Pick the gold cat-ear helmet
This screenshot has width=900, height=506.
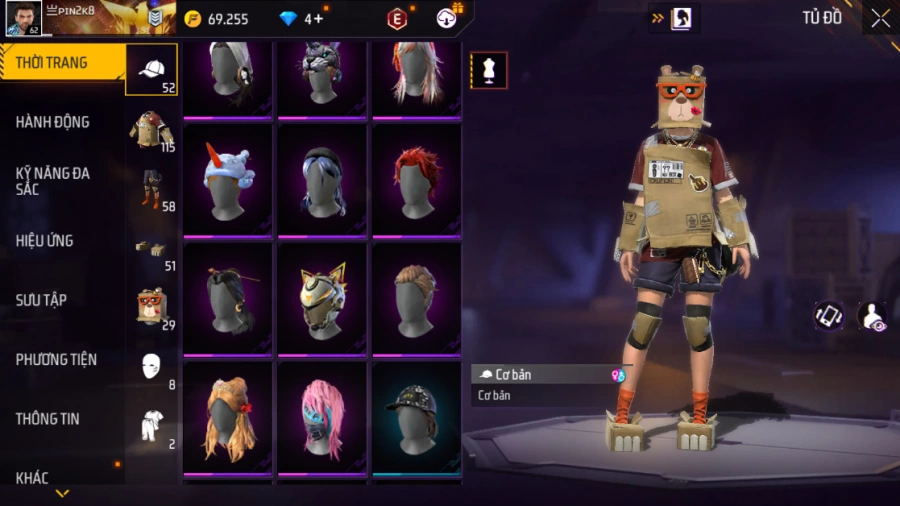(321, 298)
